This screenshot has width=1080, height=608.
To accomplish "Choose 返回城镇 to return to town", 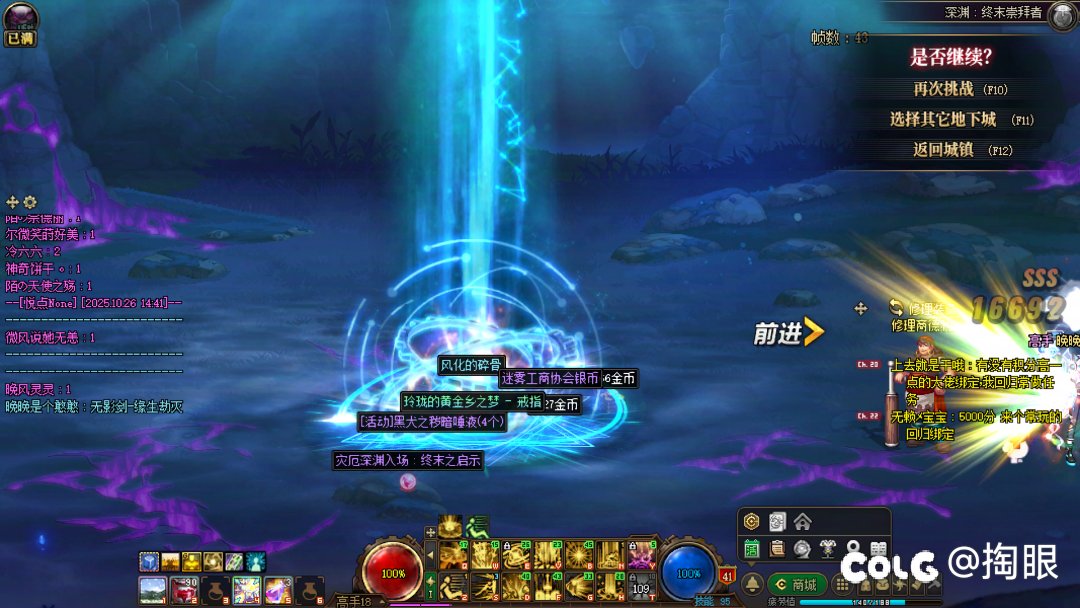I will tap(943, 150).
